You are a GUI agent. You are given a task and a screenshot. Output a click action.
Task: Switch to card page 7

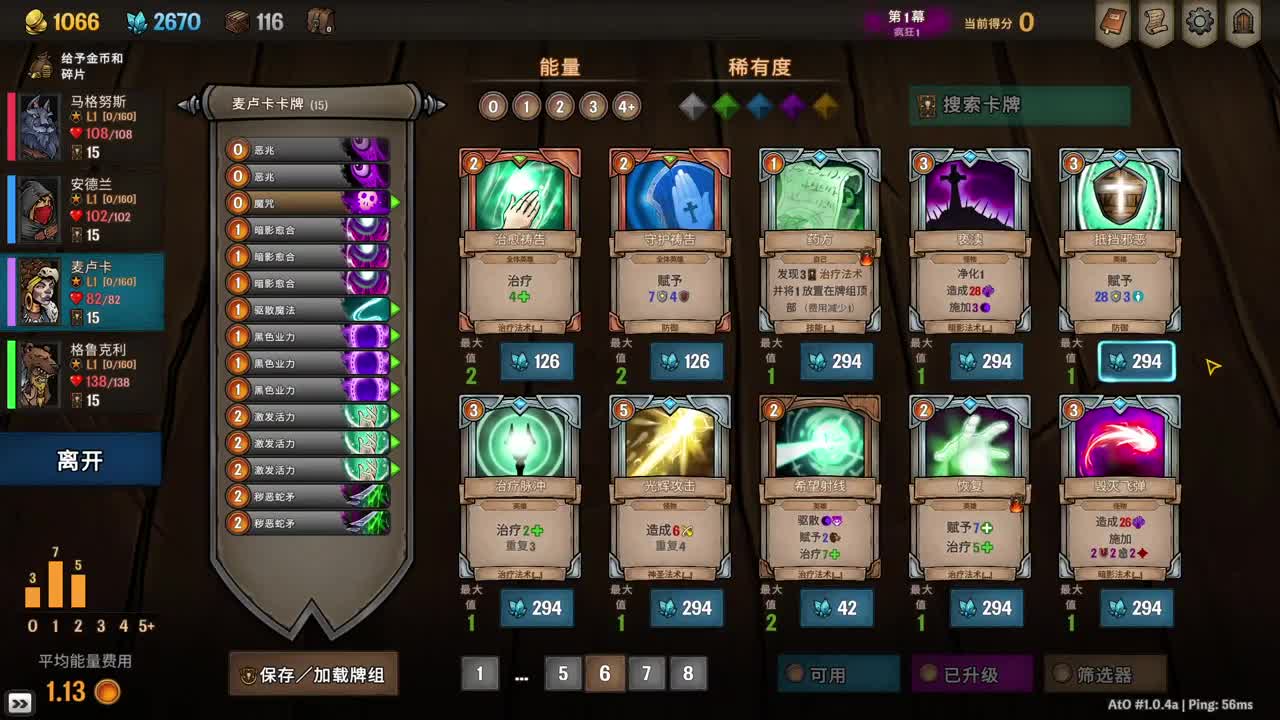click(x=646, y=674)
